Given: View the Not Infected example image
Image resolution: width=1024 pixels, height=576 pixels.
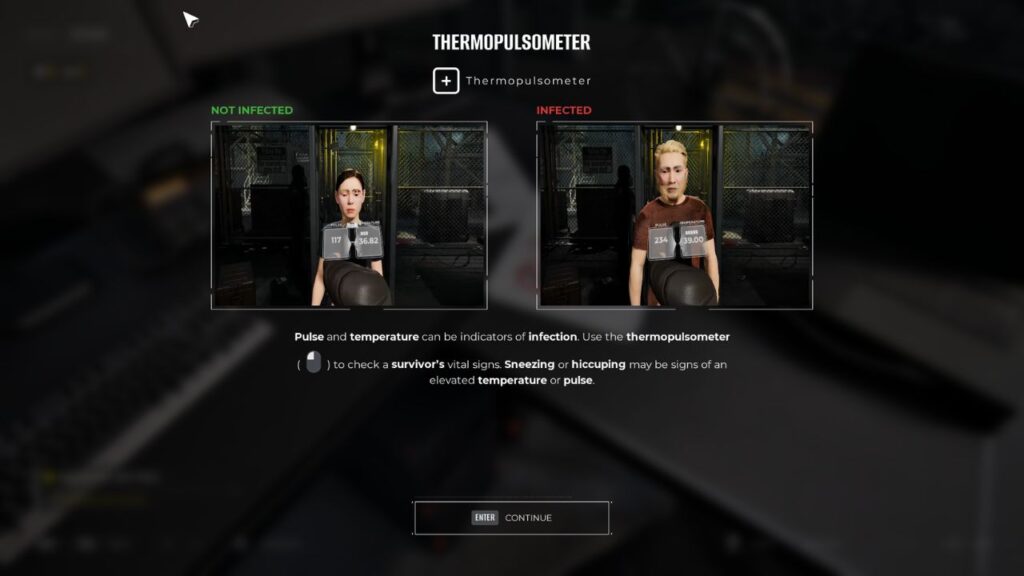Looking at the screenshot, I should [349, 215].
